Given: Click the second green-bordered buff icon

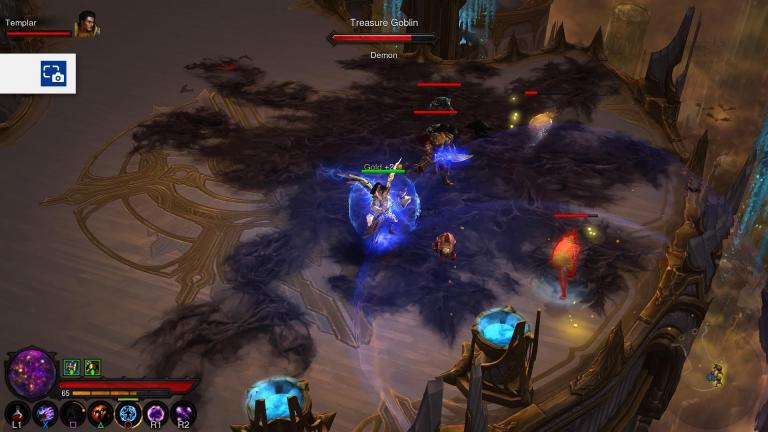Looking at the screenshot, I should pyautogui.click(x=92, y=367).
